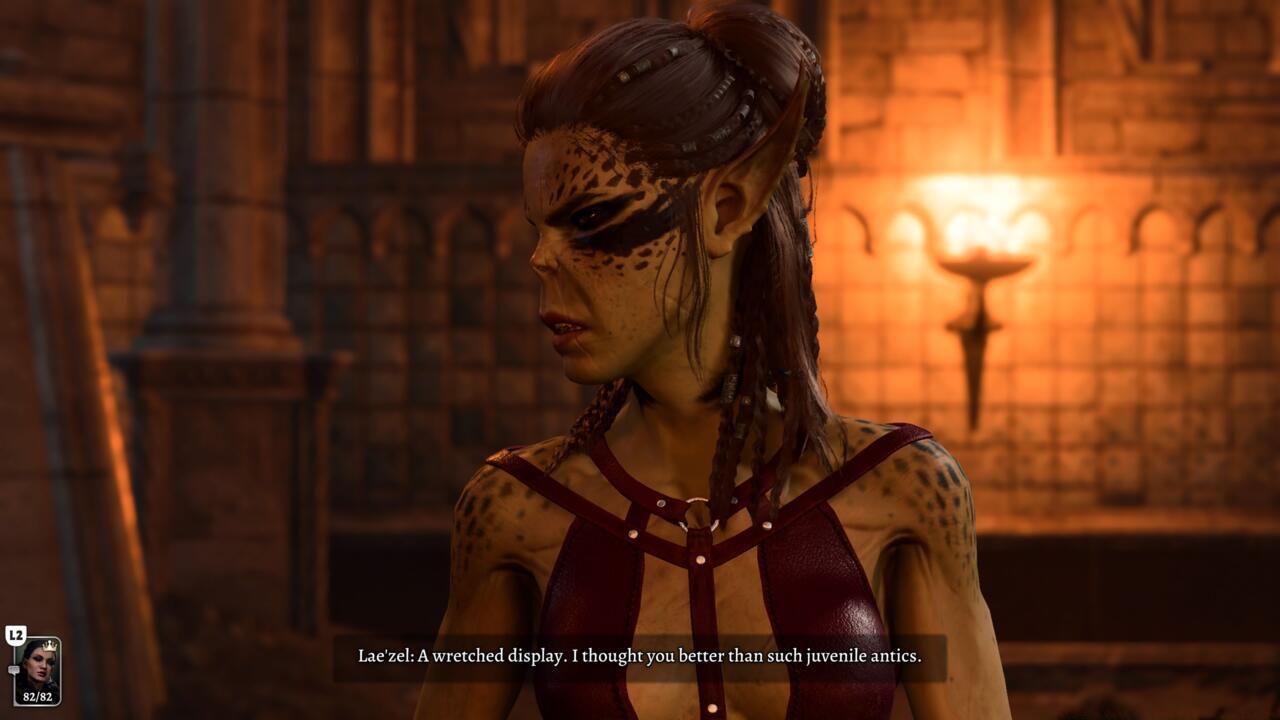This screenshot has width=1280, height=720.
Task: Select the 82/82 health readout
Action: click(38, 696)
